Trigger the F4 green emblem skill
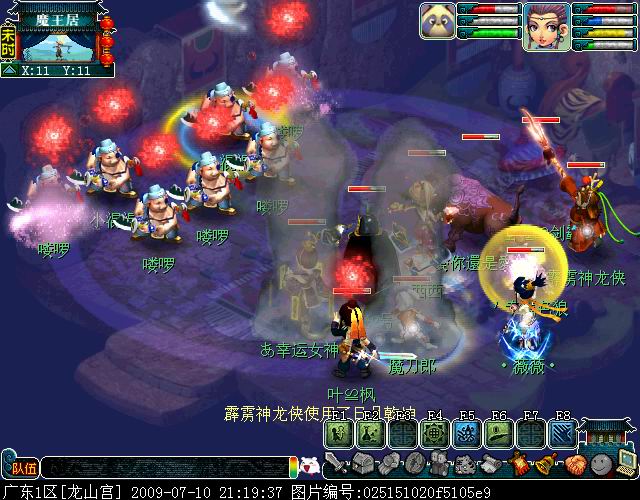This screenshot has width=640, height=500. pos(434,433)
